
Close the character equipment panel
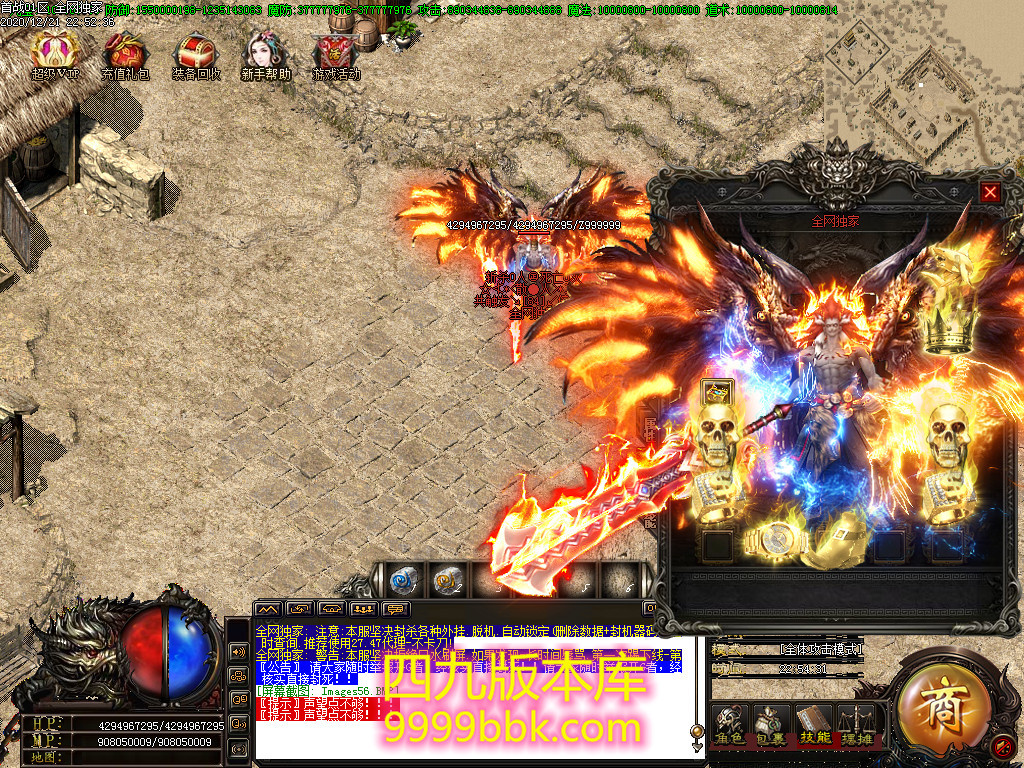tap(990, 192)
